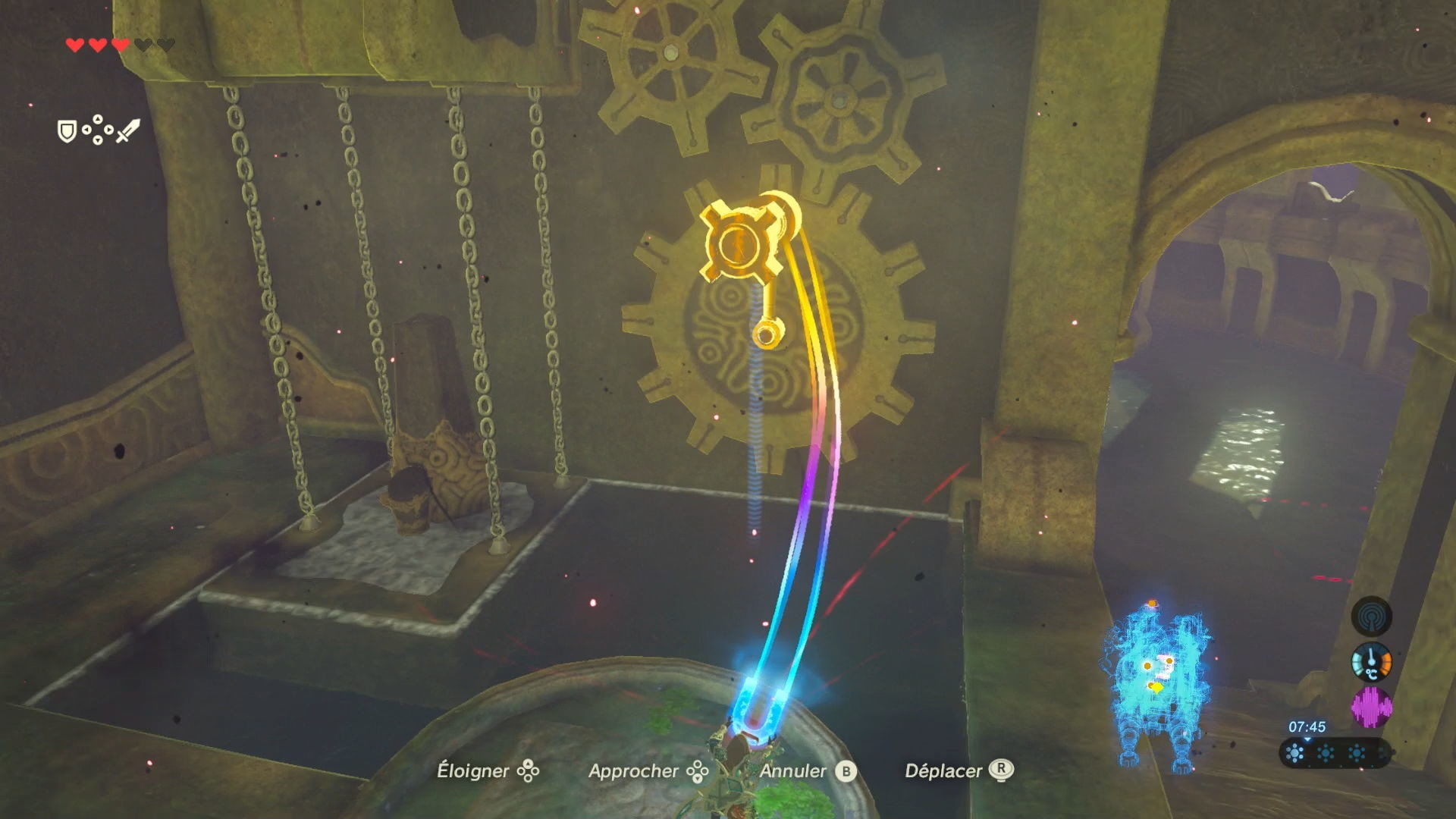The width and height of the screenshot is (1456, 819).
Task: Click the 07:45 clock display
Action: (x=1307, y=726)
